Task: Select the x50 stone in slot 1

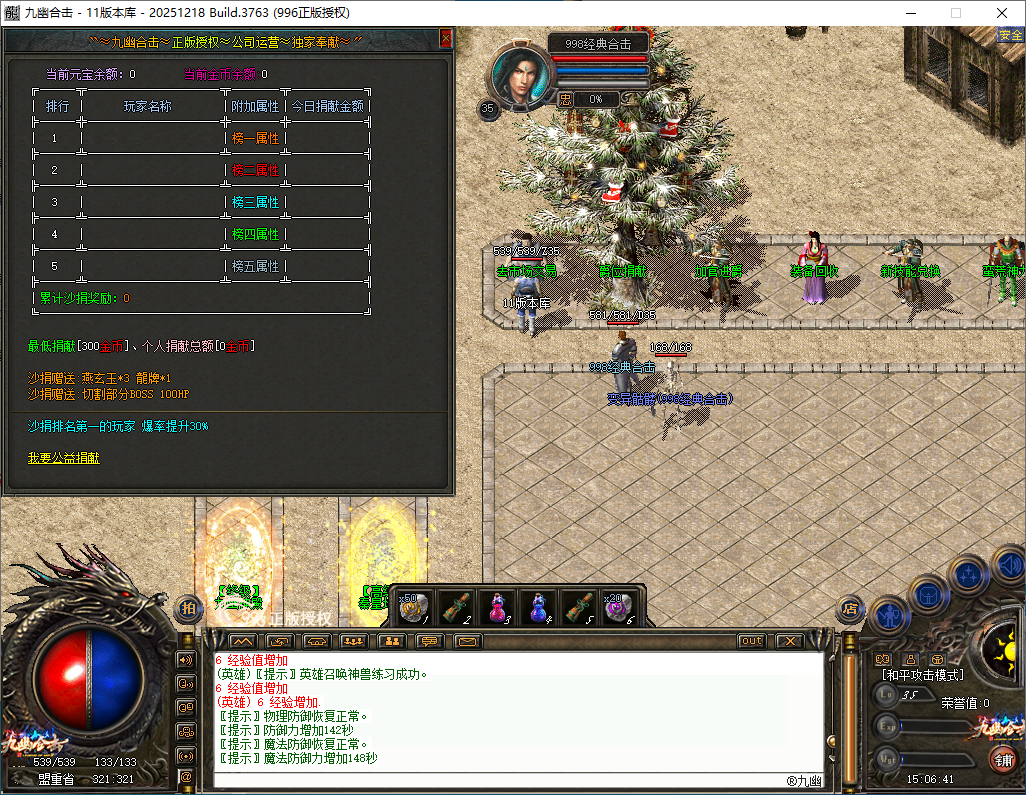Action: 414,607
